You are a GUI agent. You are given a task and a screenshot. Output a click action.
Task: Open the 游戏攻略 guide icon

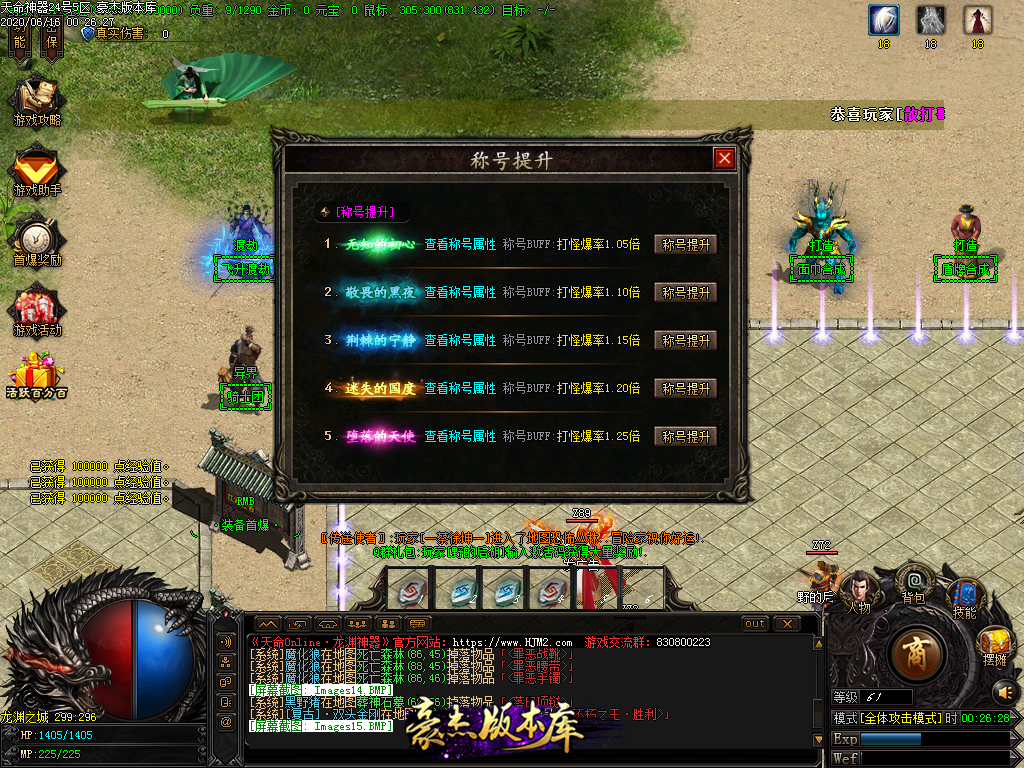click(37, 100)
